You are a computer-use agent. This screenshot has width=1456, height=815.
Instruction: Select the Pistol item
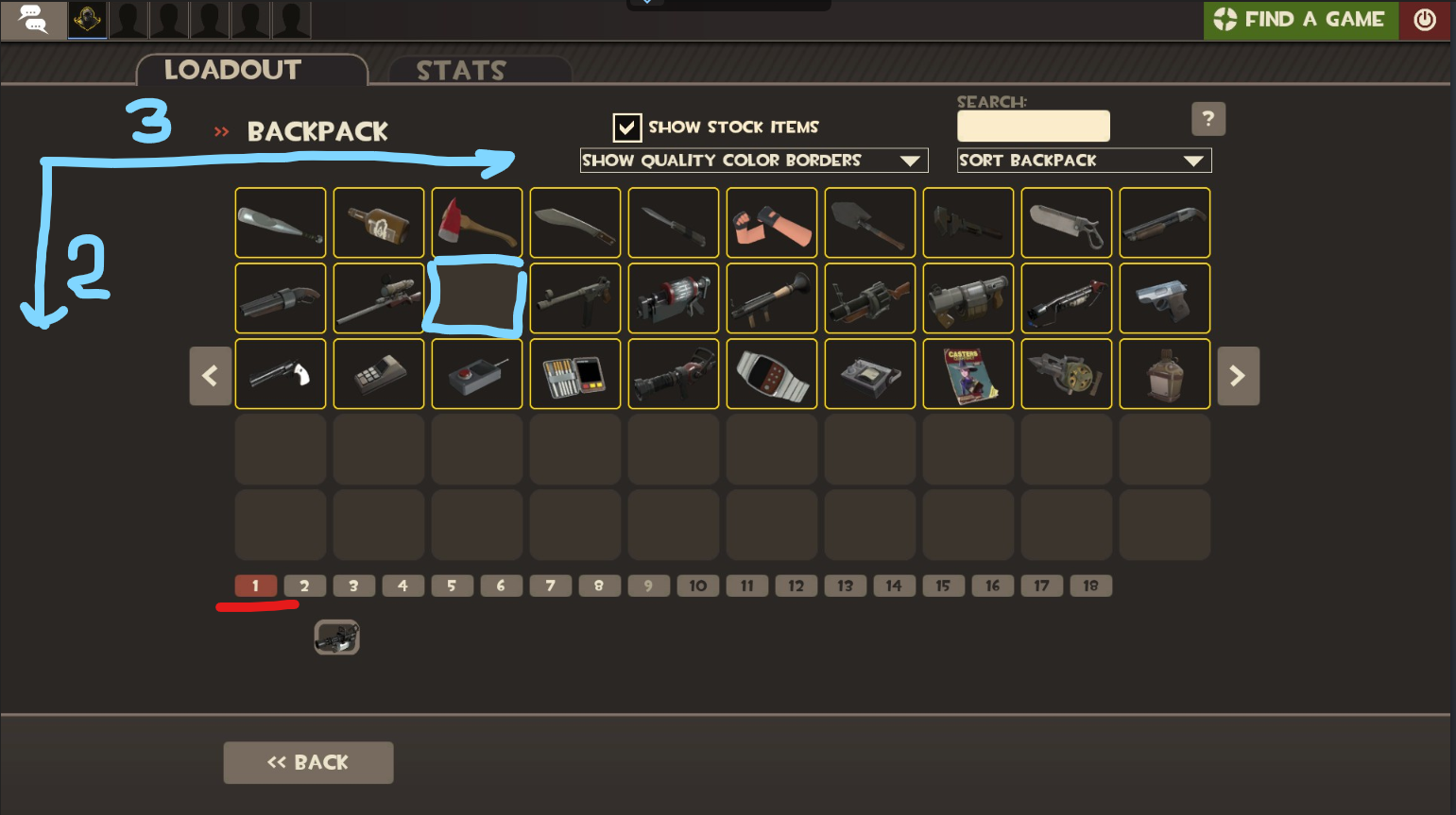1165,297
